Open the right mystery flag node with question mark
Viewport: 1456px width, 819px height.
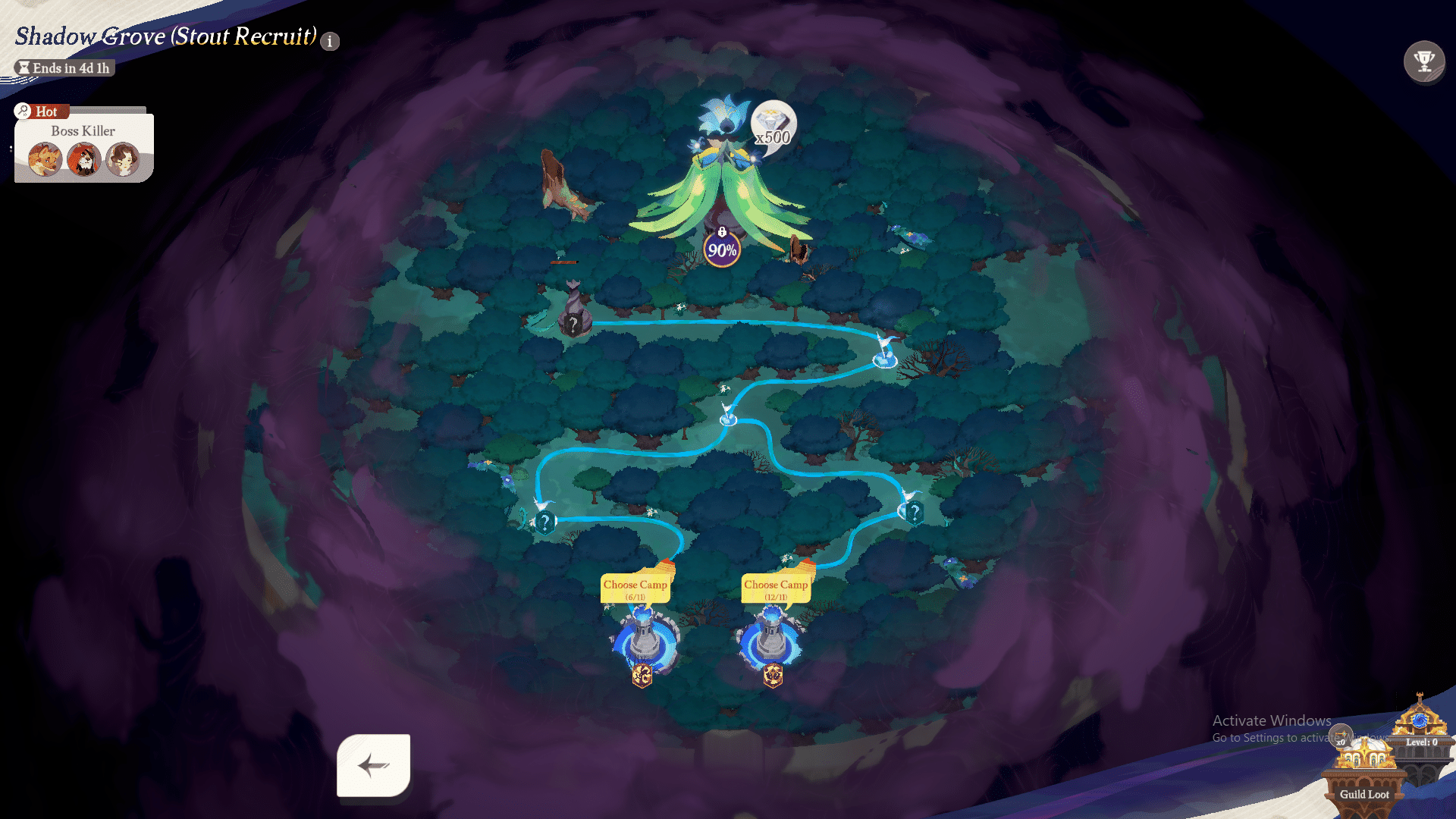[915, 510]
